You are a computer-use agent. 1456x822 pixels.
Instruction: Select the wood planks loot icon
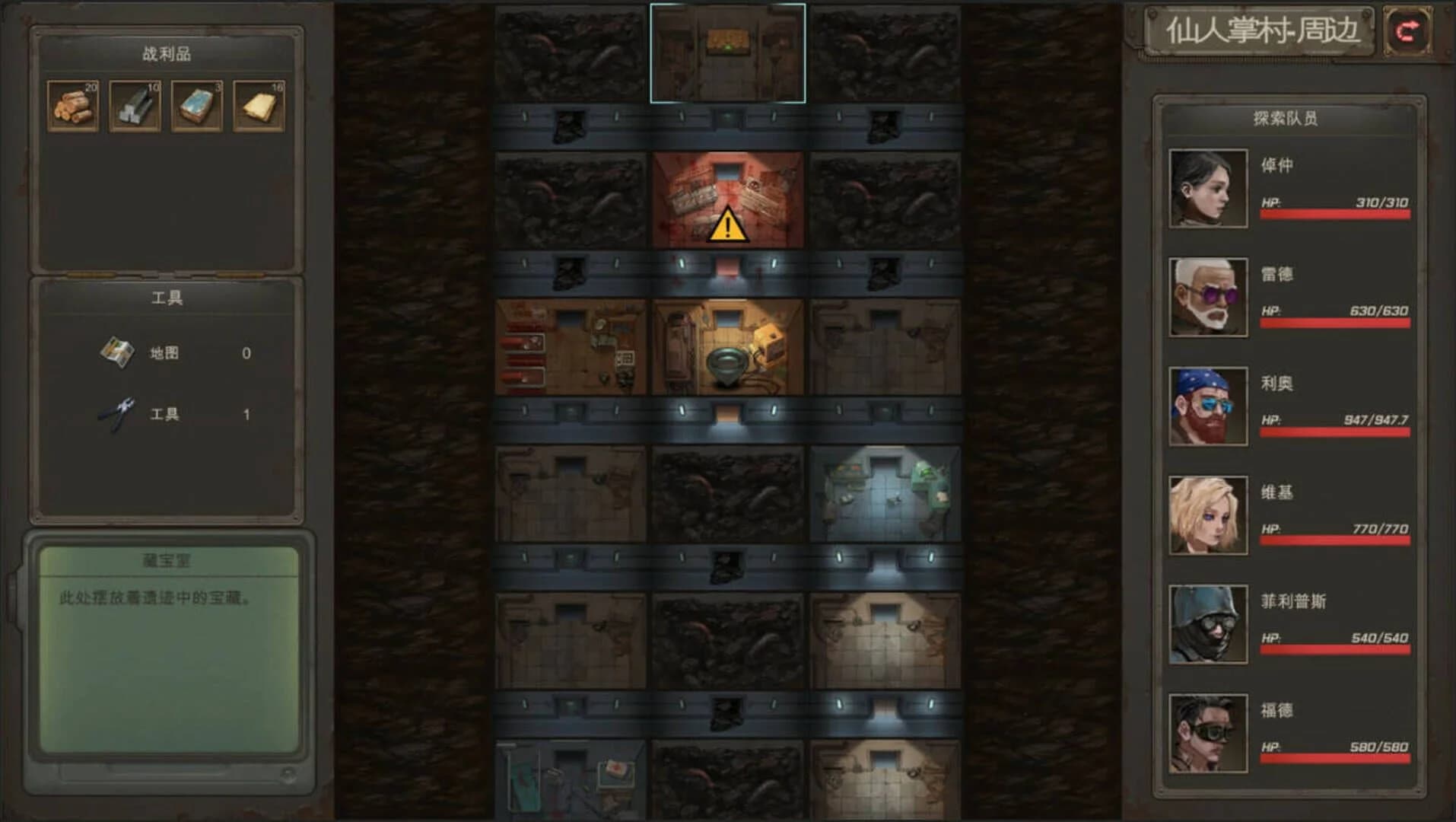tap(72, 105)
